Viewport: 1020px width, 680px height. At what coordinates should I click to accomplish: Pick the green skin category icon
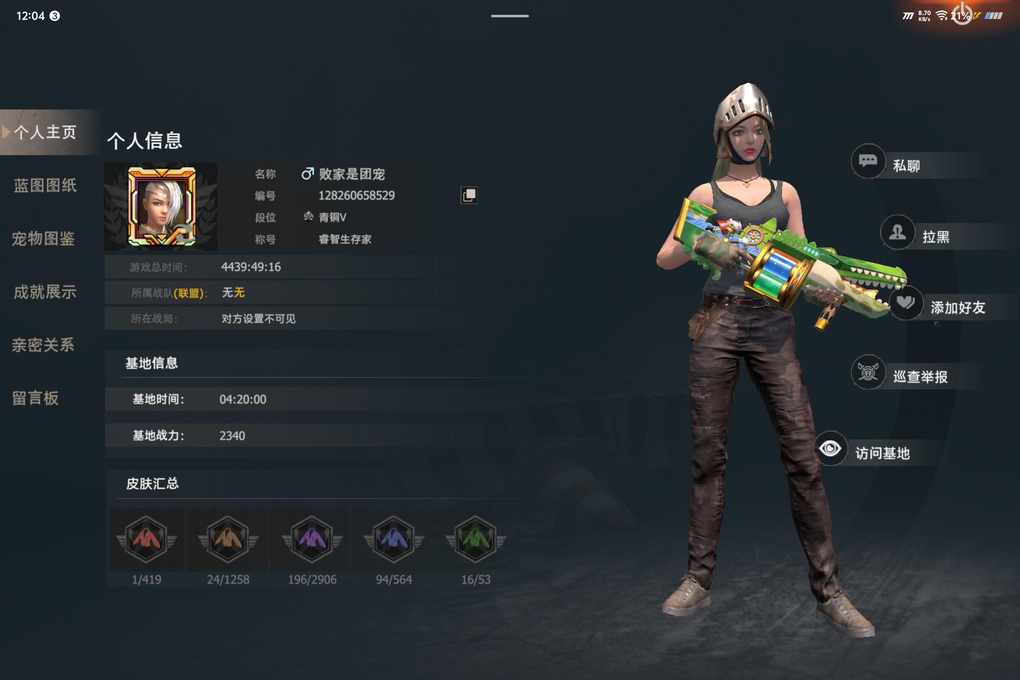point(476,540)
